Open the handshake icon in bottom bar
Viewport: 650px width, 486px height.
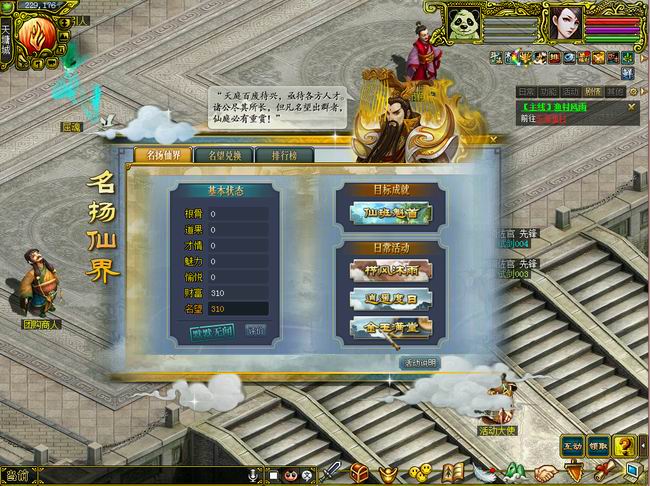(544, 473)
